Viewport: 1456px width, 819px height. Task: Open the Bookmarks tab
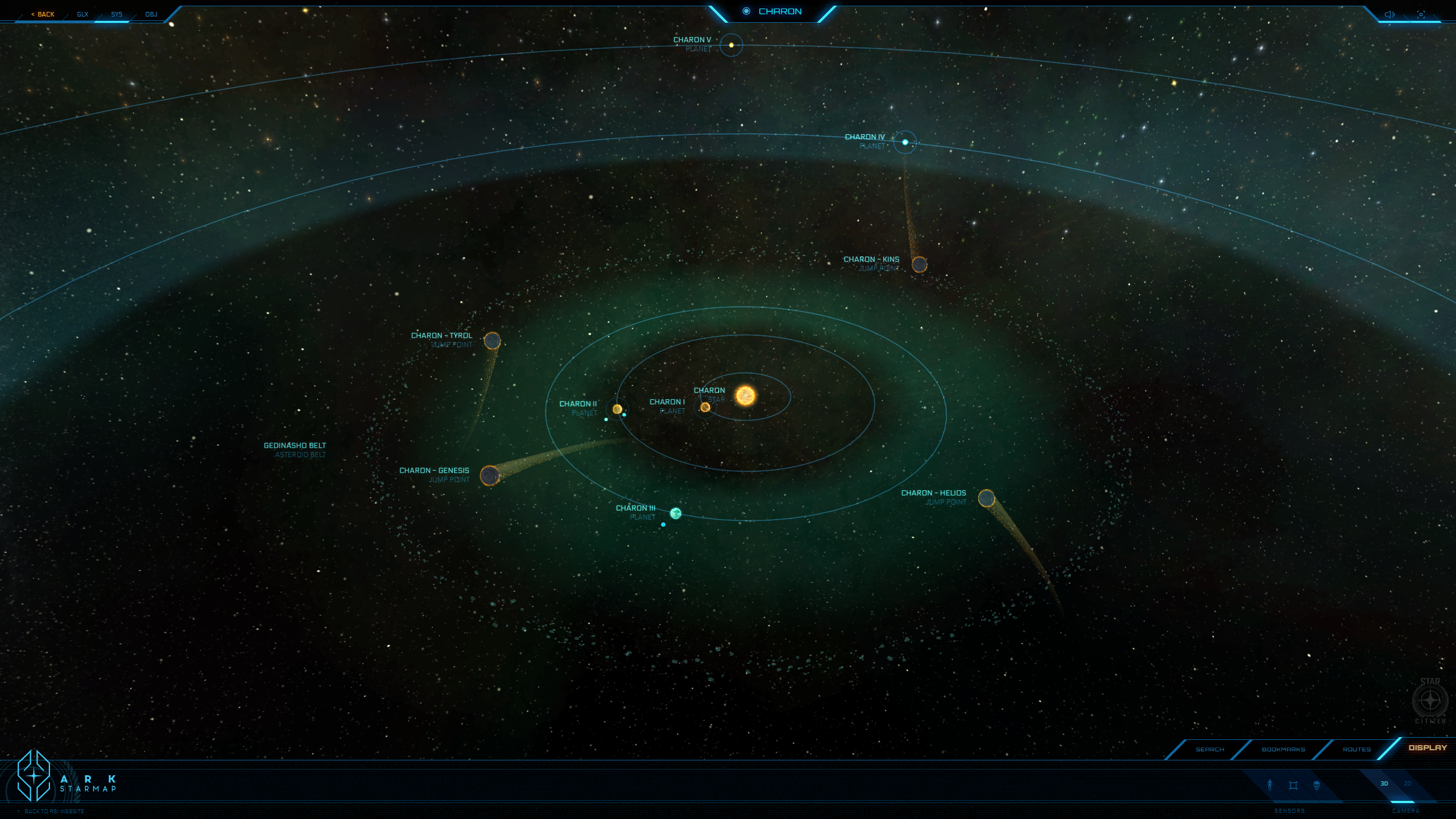[1283, 749]
